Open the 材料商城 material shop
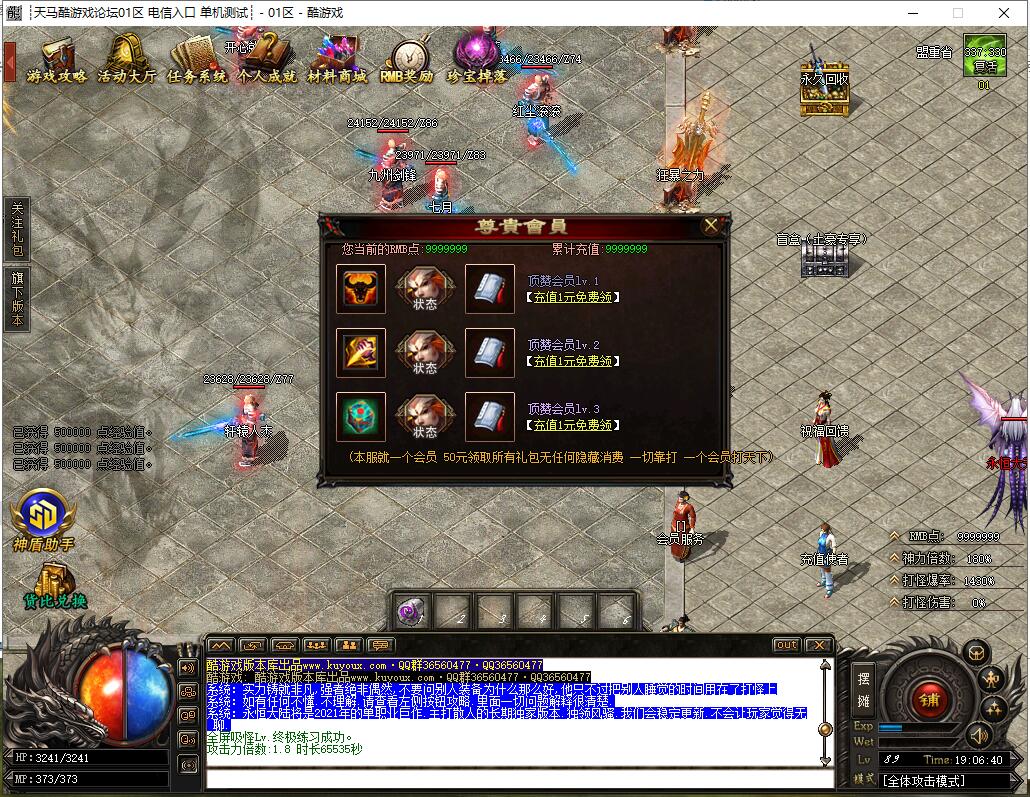Viewport: 1030px width, 797px height. pos(336,60)
